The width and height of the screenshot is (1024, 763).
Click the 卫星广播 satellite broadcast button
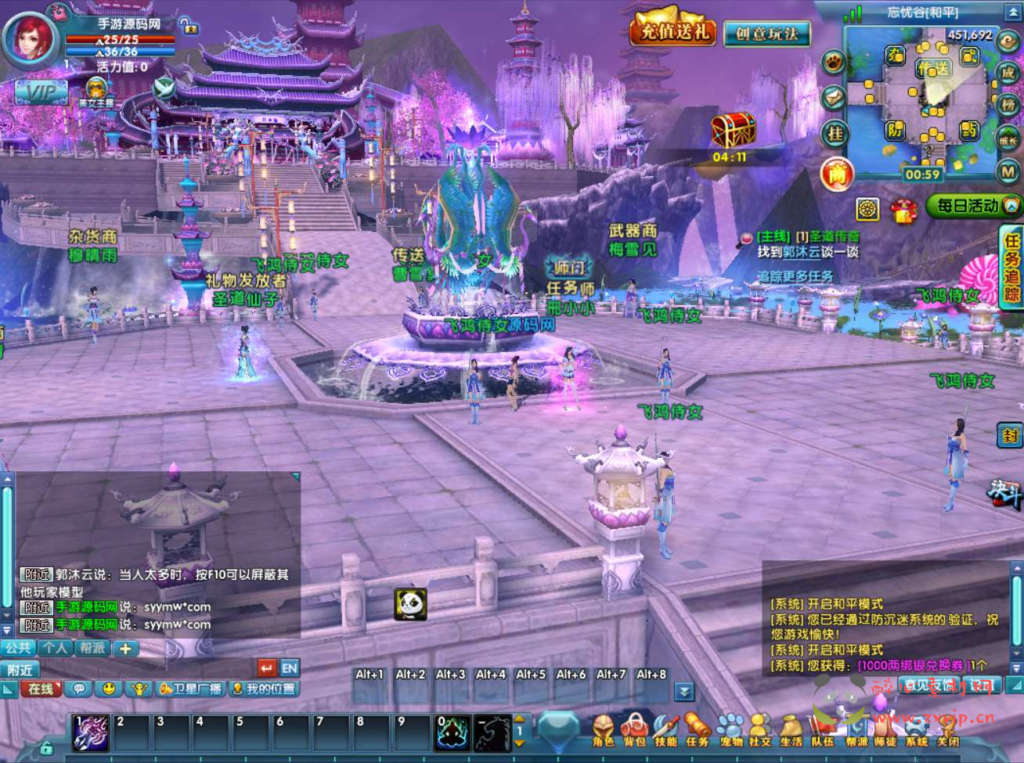pos(189,689)
